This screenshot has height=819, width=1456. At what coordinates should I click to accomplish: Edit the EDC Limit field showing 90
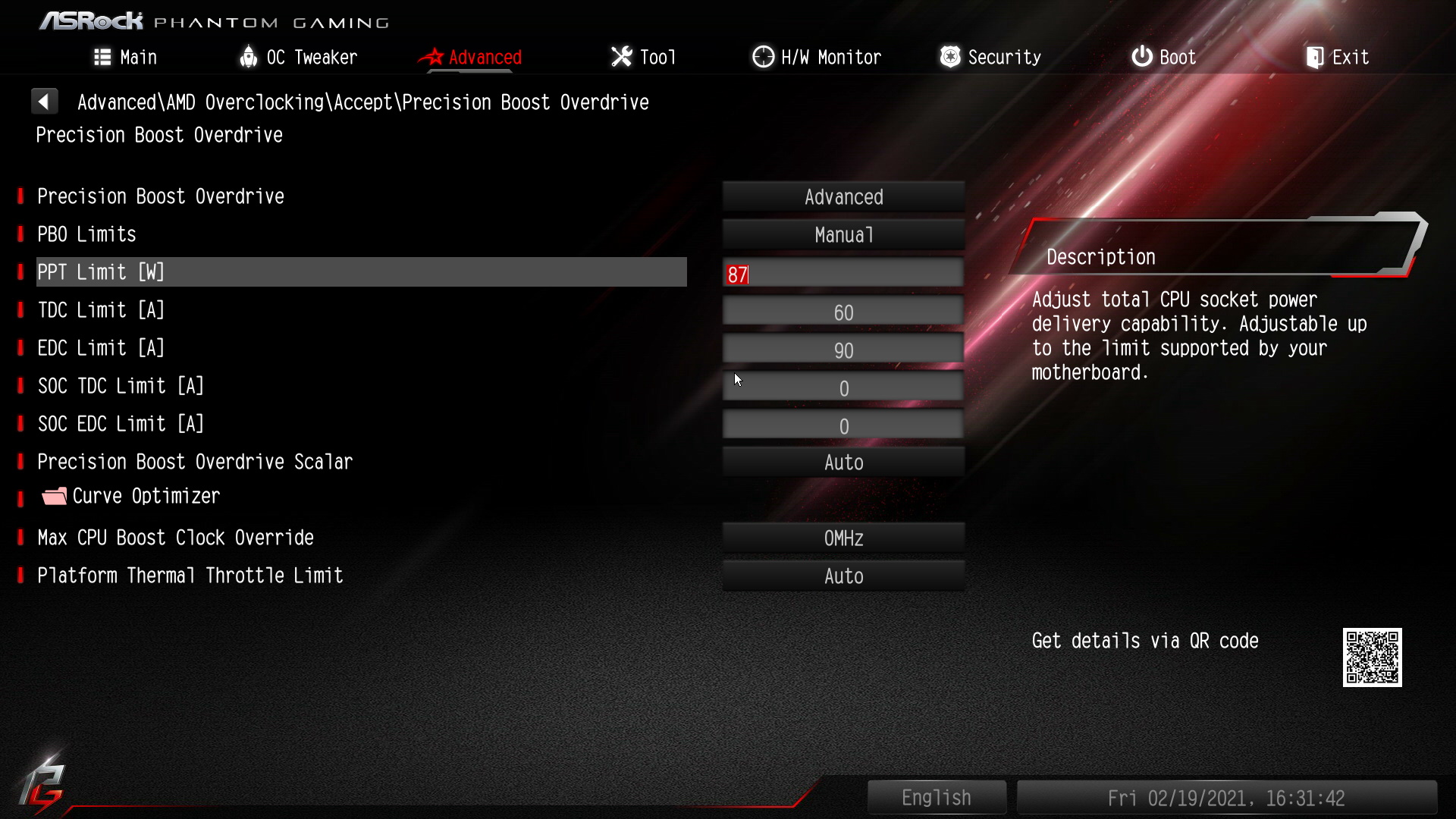pos(843,350)
